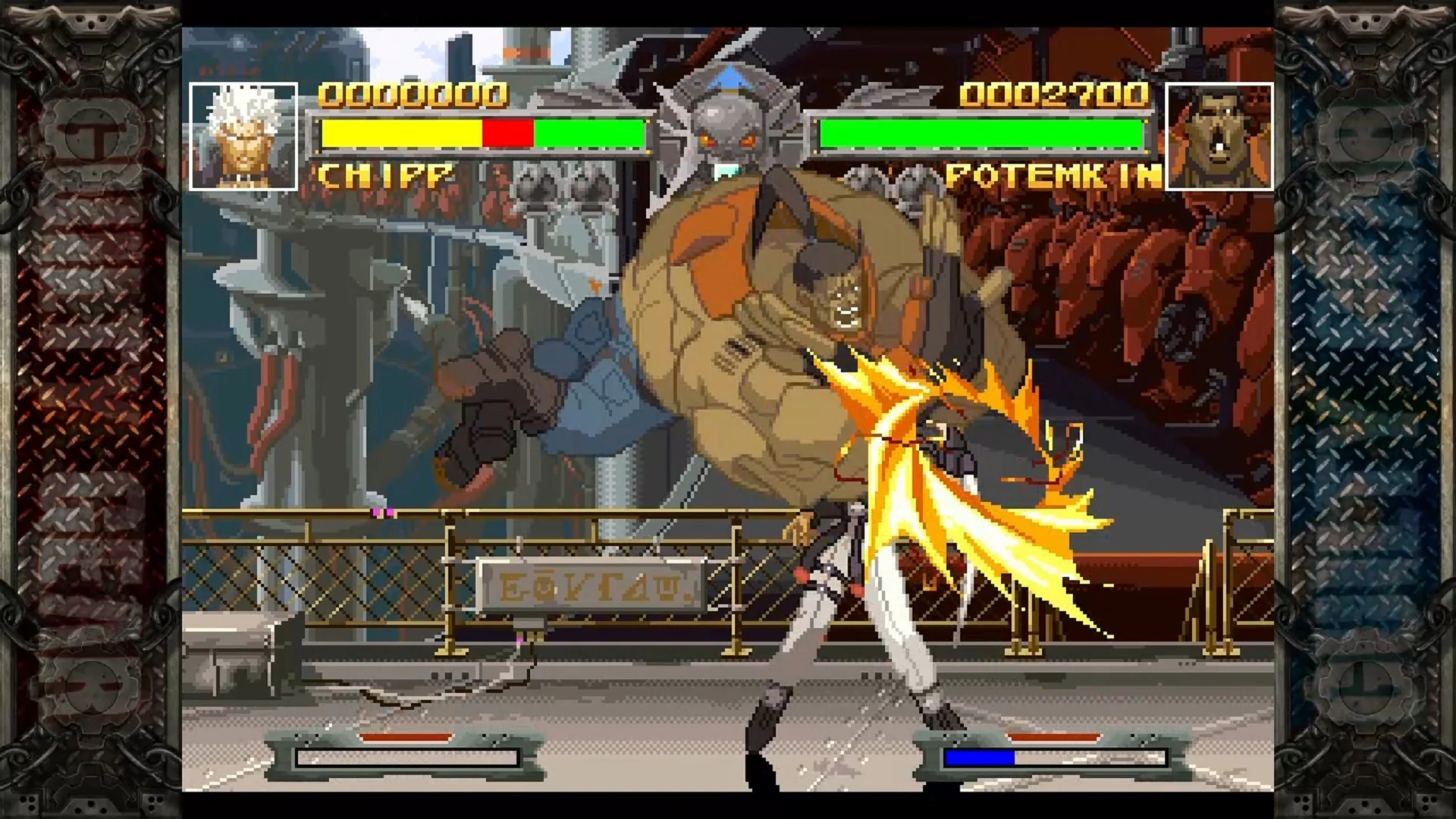Toggle the red damage segment on Chipp's bar

pyautogui.click(x=510, y=133)
